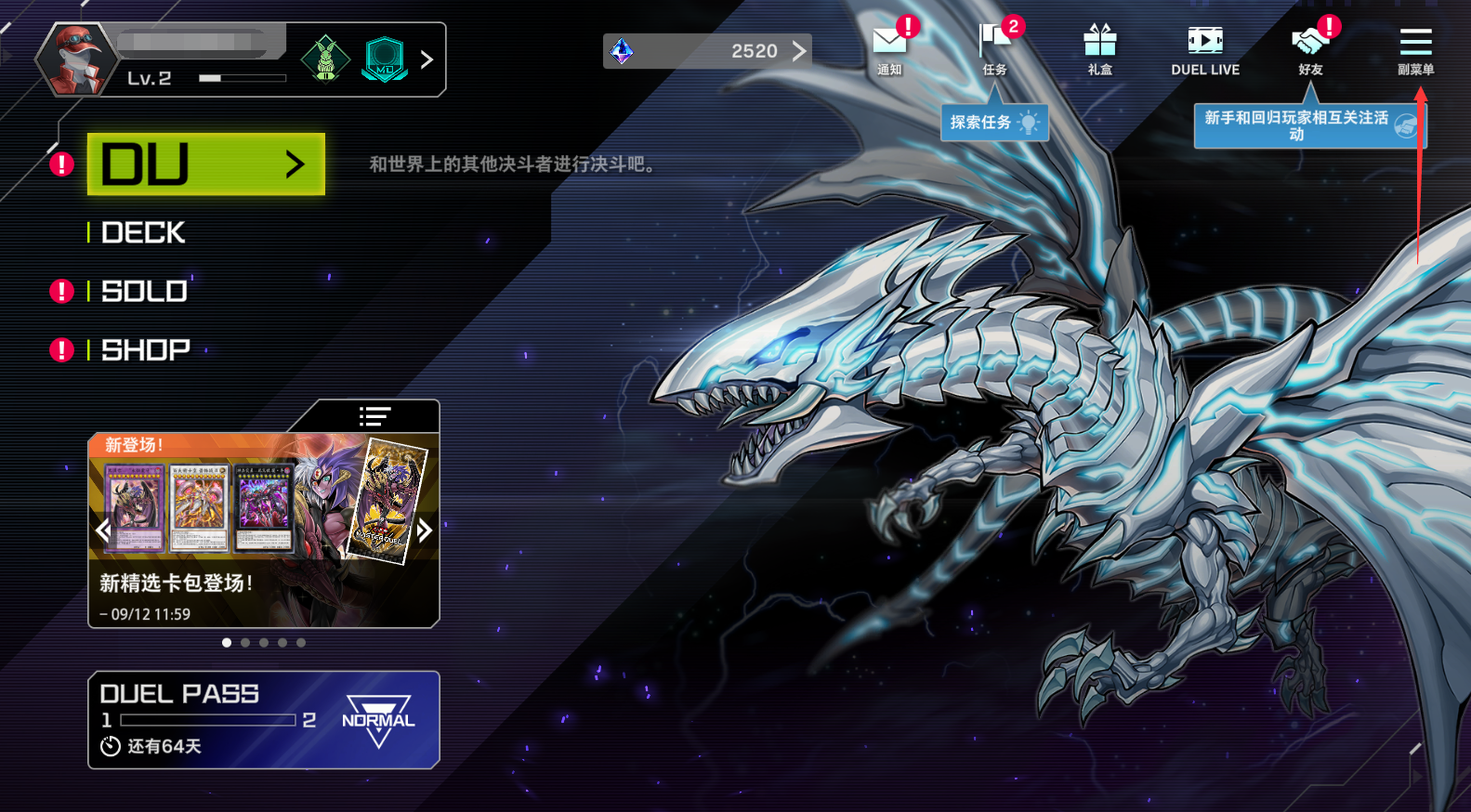Open DUEL LIVE replays
Screen dimensions: 1471x812
coord(1205,49)
